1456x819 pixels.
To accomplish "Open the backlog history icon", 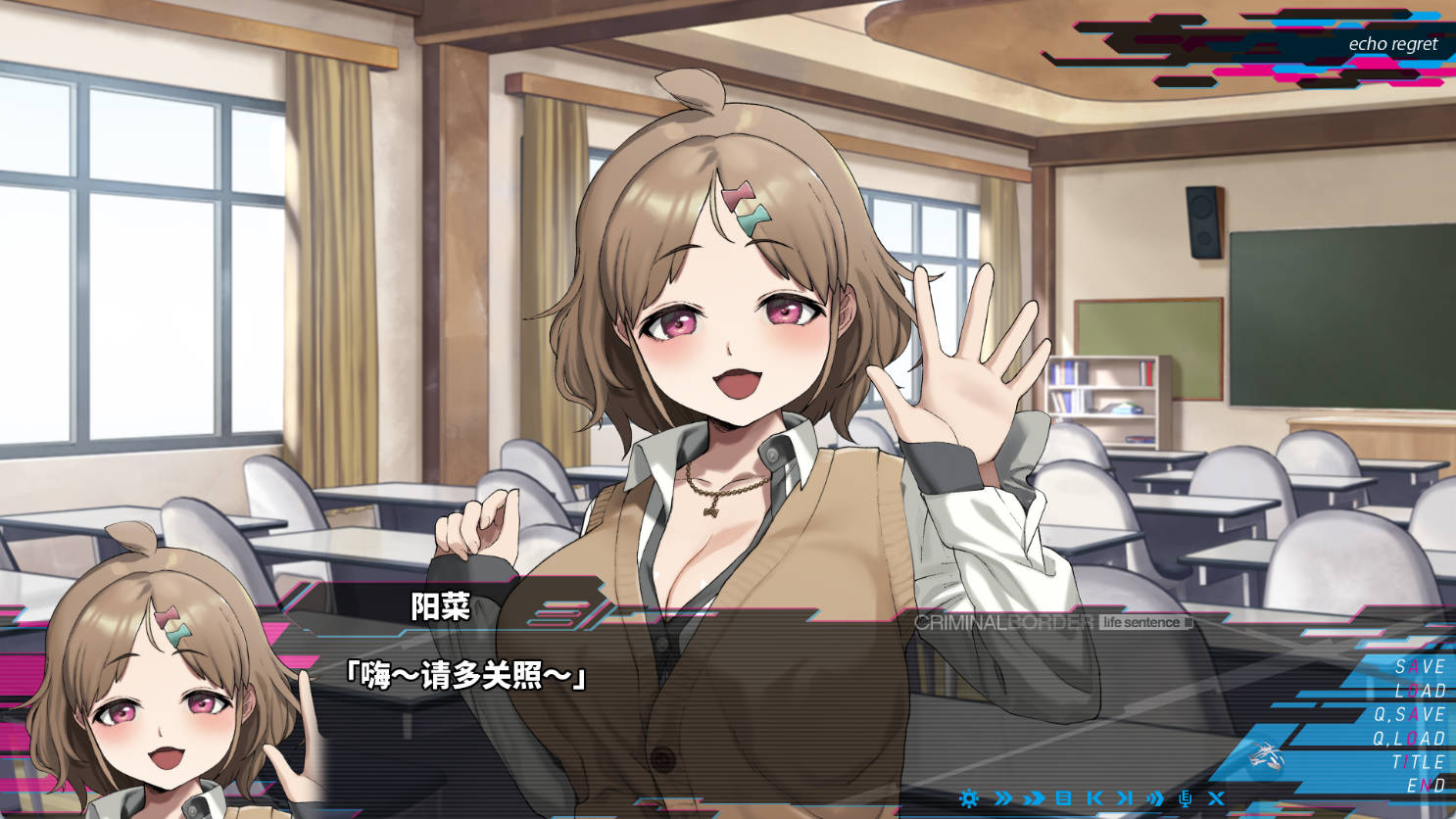I will (1064, 798).
